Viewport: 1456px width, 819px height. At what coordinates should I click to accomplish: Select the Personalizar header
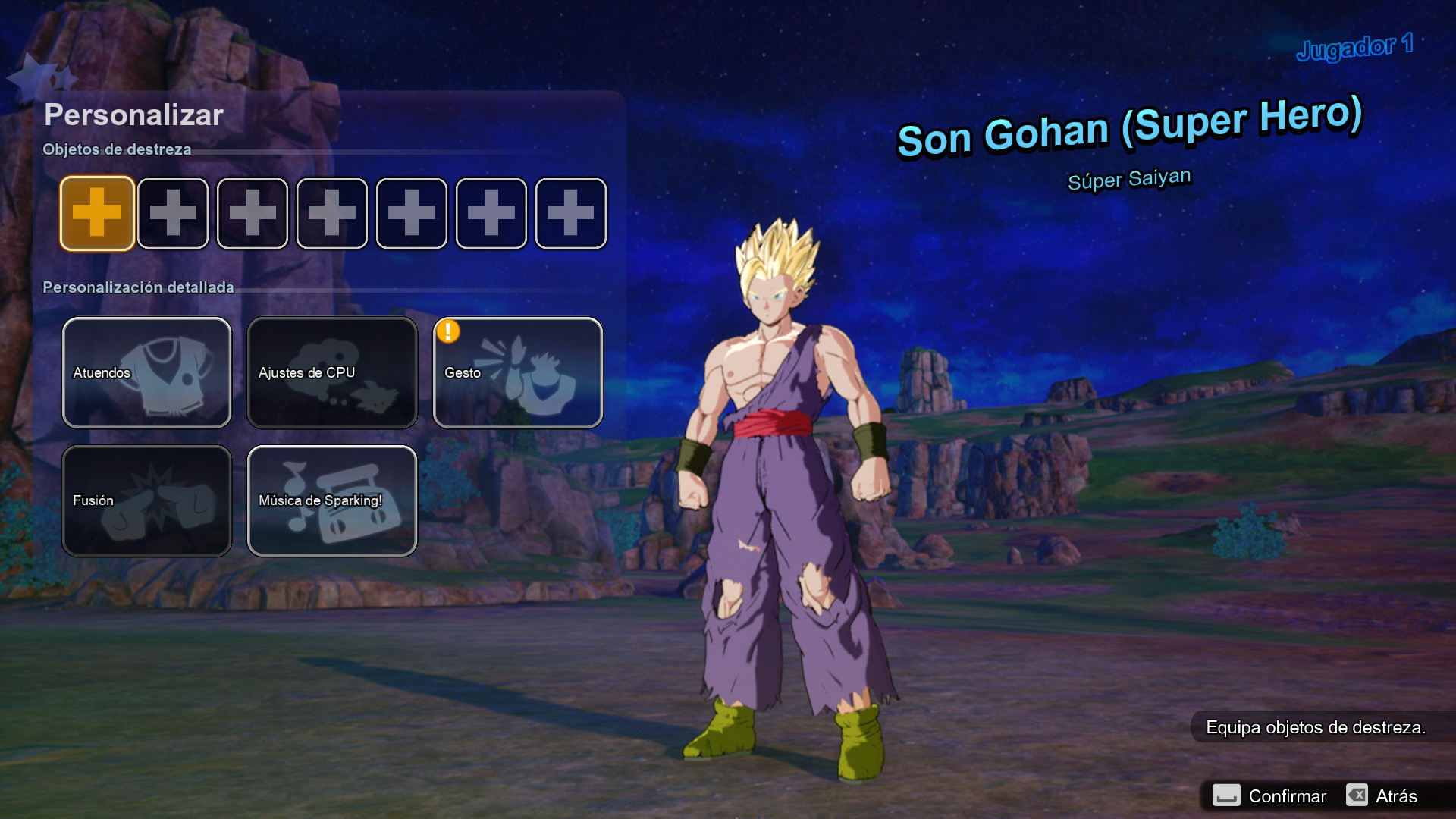click(x=133, y=115)
